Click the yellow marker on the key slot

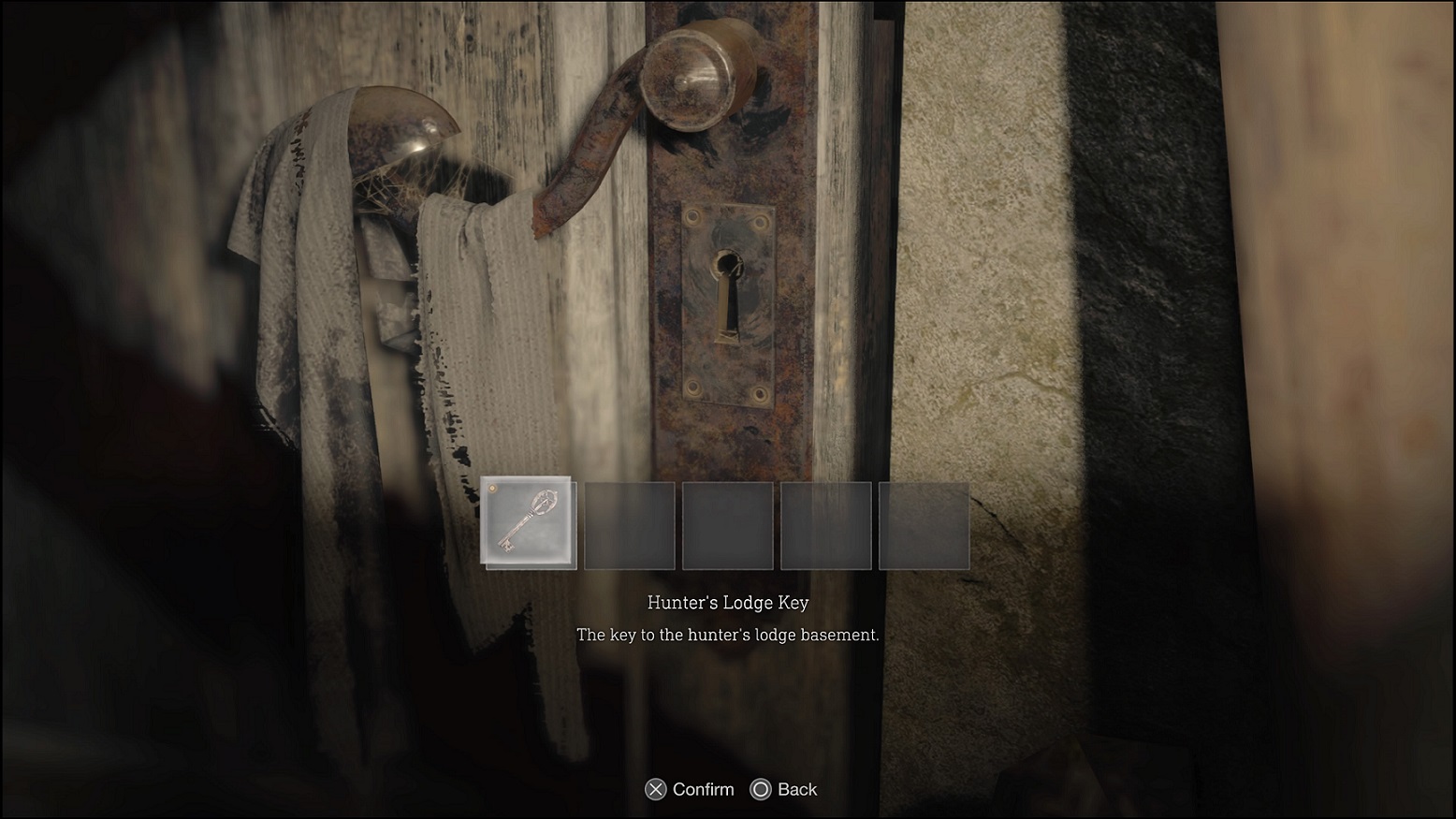click(x=491, y=489)
